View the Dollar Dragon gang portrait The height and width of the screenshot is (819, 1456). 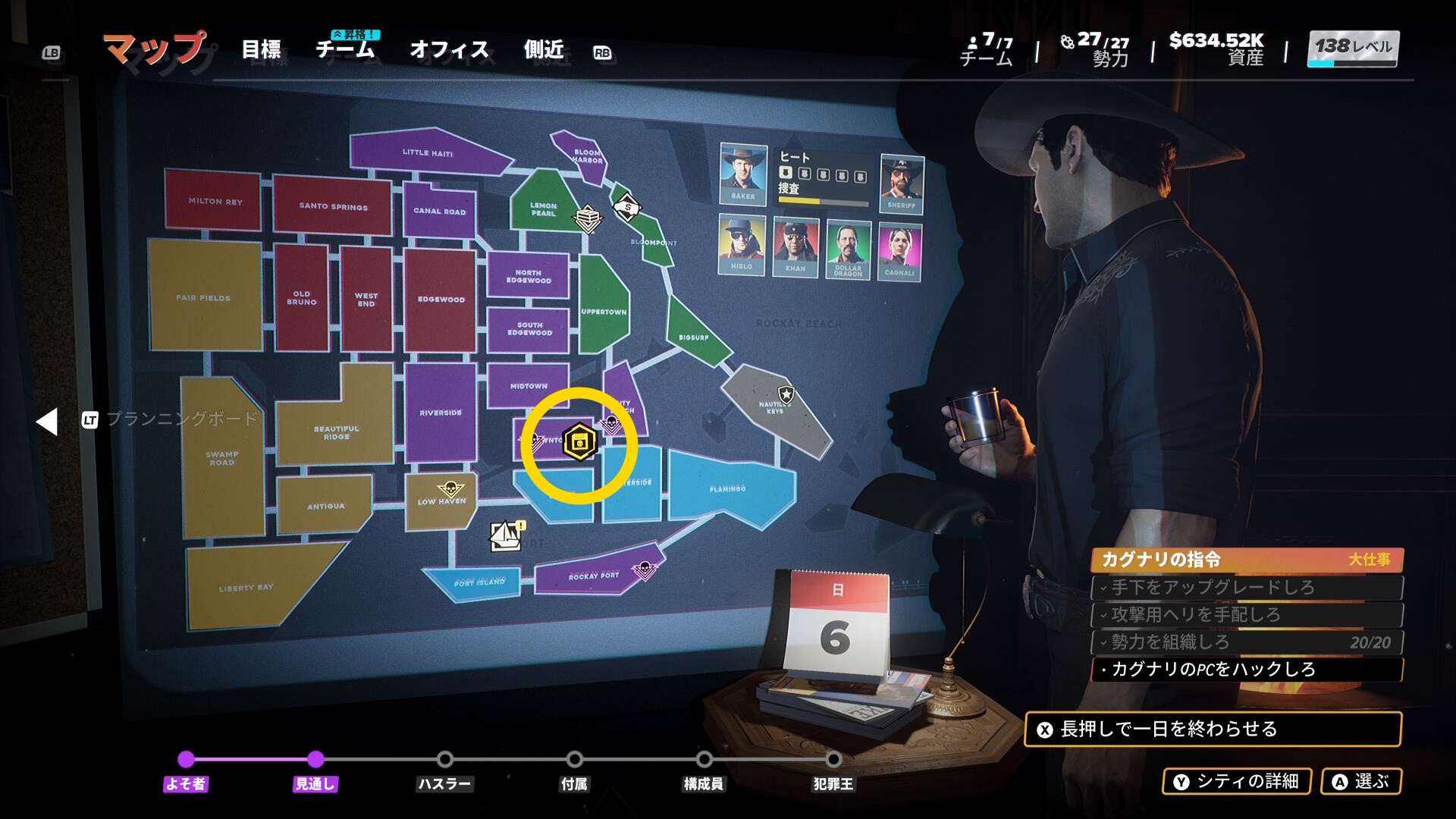848,248
